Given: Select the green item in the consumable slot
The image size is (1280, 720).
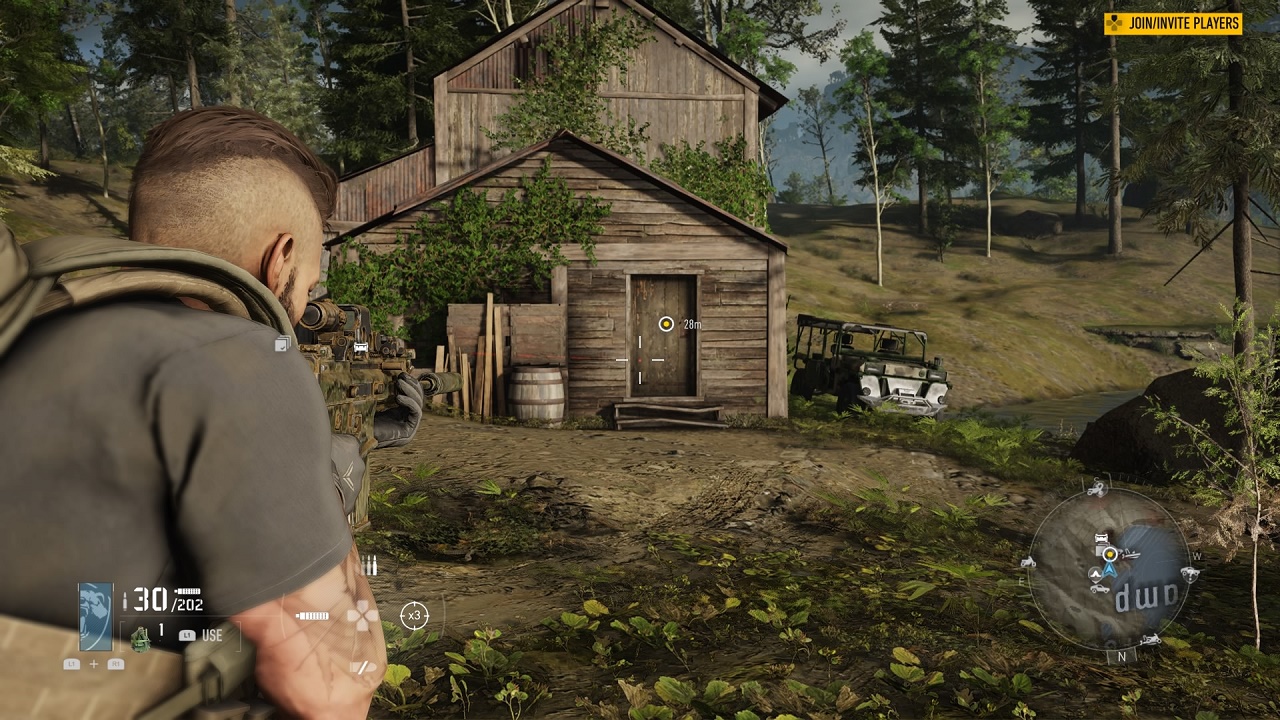Looking at the screenshot, I should tap(141, 637).
